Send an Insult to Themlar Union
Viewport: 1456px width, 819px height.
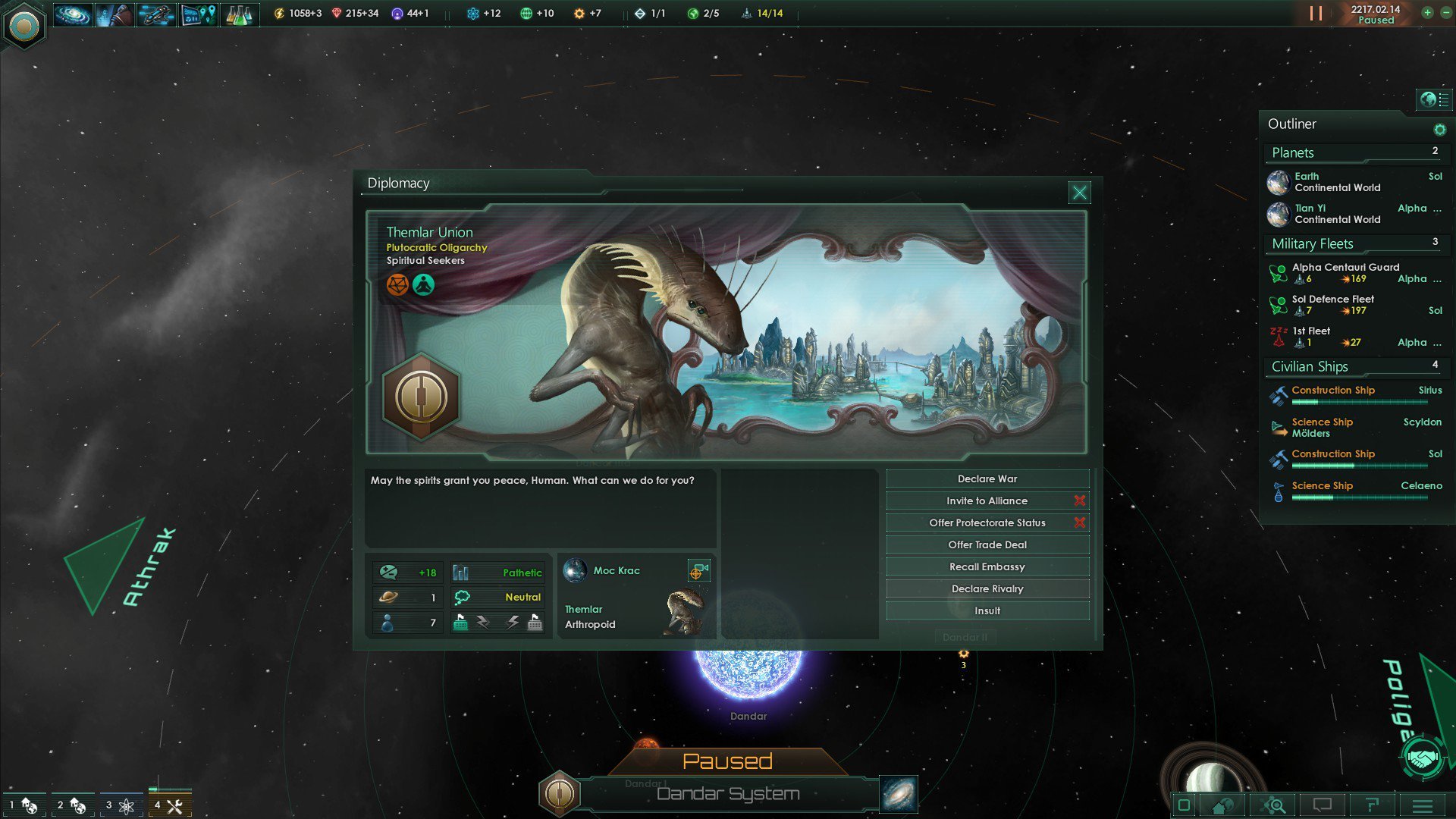point(987,611)
